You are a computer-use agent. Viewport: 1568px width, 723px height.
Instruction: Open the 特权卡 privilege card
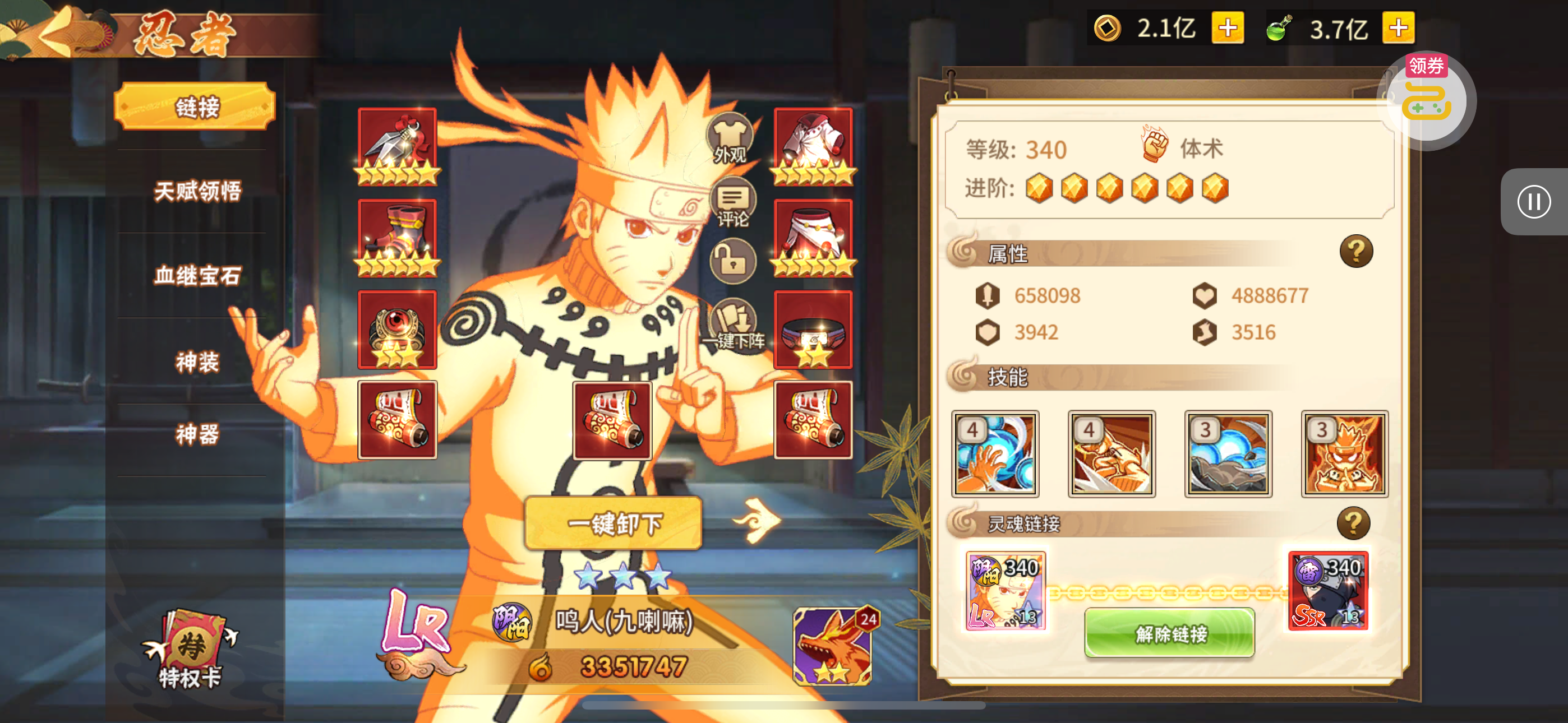coord(190,650)
